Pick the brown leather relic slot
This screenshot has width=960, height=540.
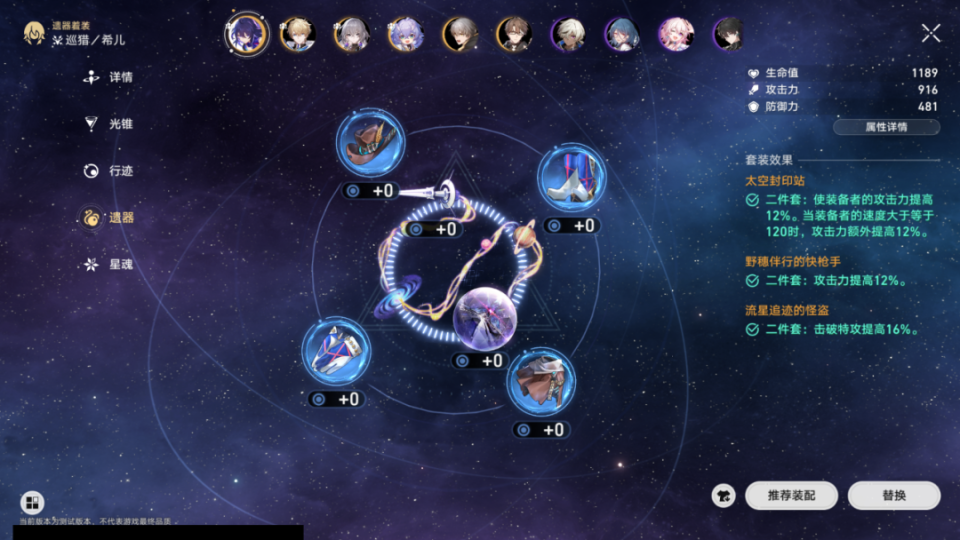click(541, 382)
